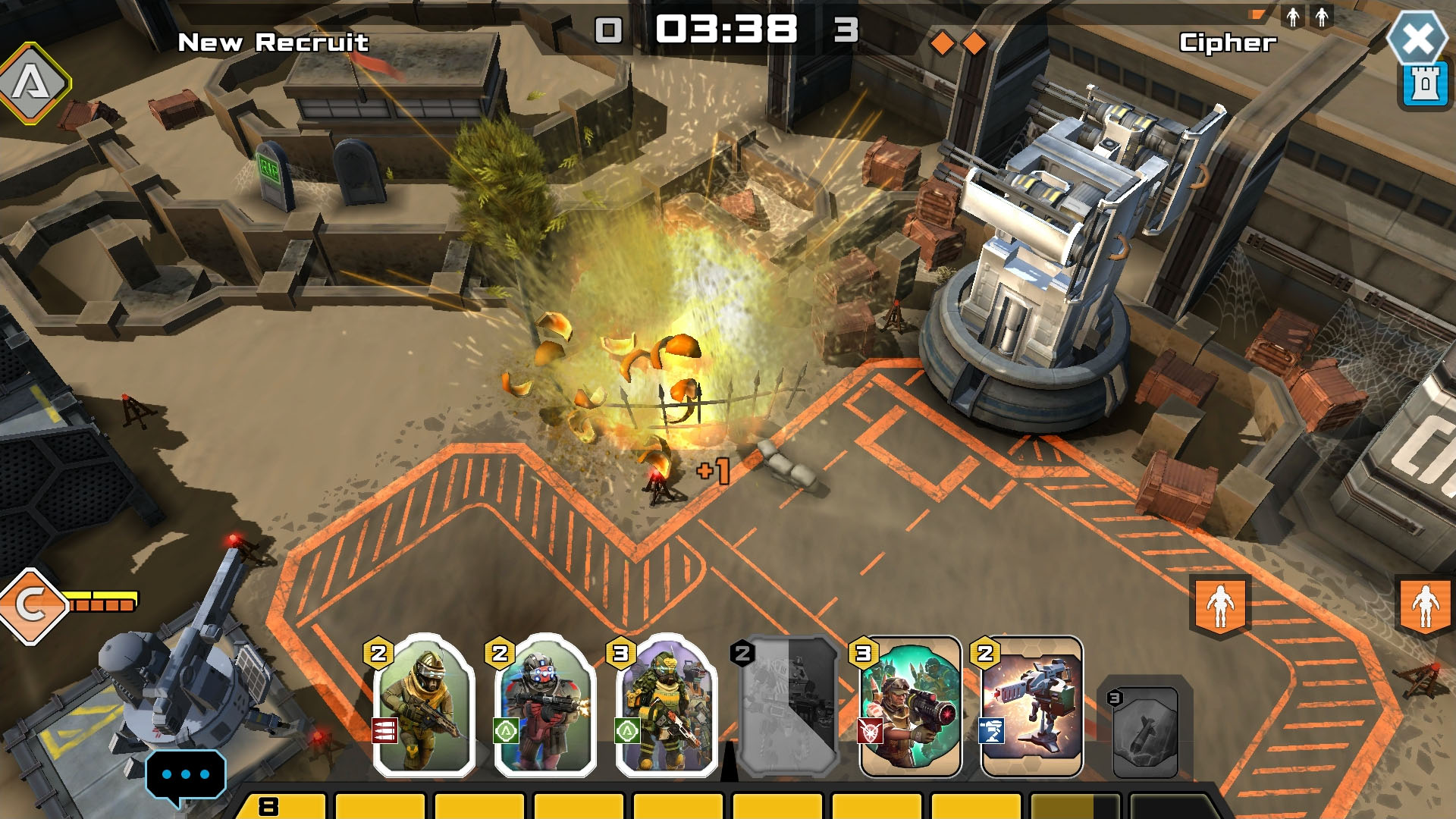Choose the grenadier pilot card
This screenshot has width=1456, height=819.
tap(910, 707)
